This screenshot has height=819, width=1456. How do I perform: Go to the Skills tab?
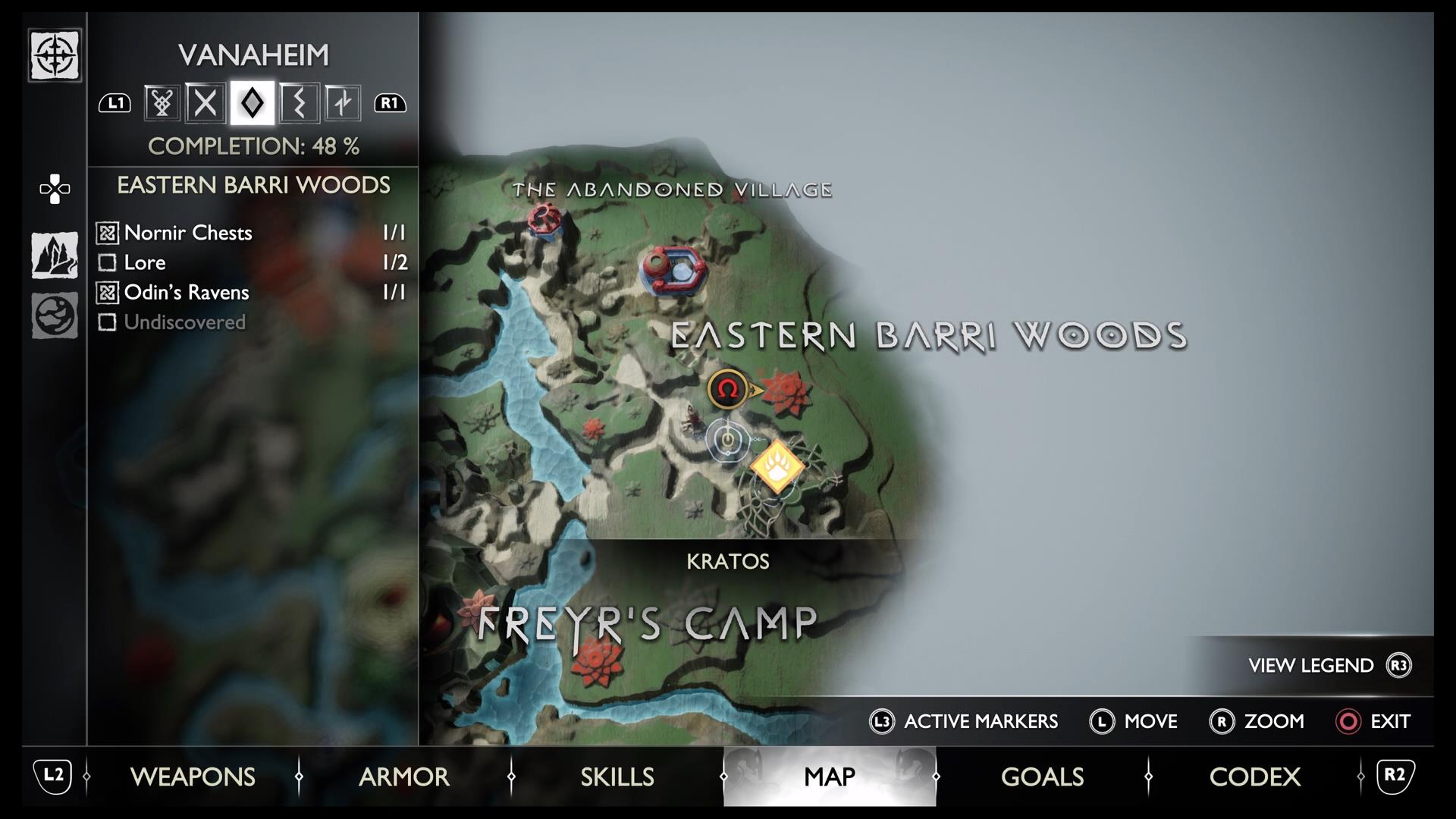[617, 777]
